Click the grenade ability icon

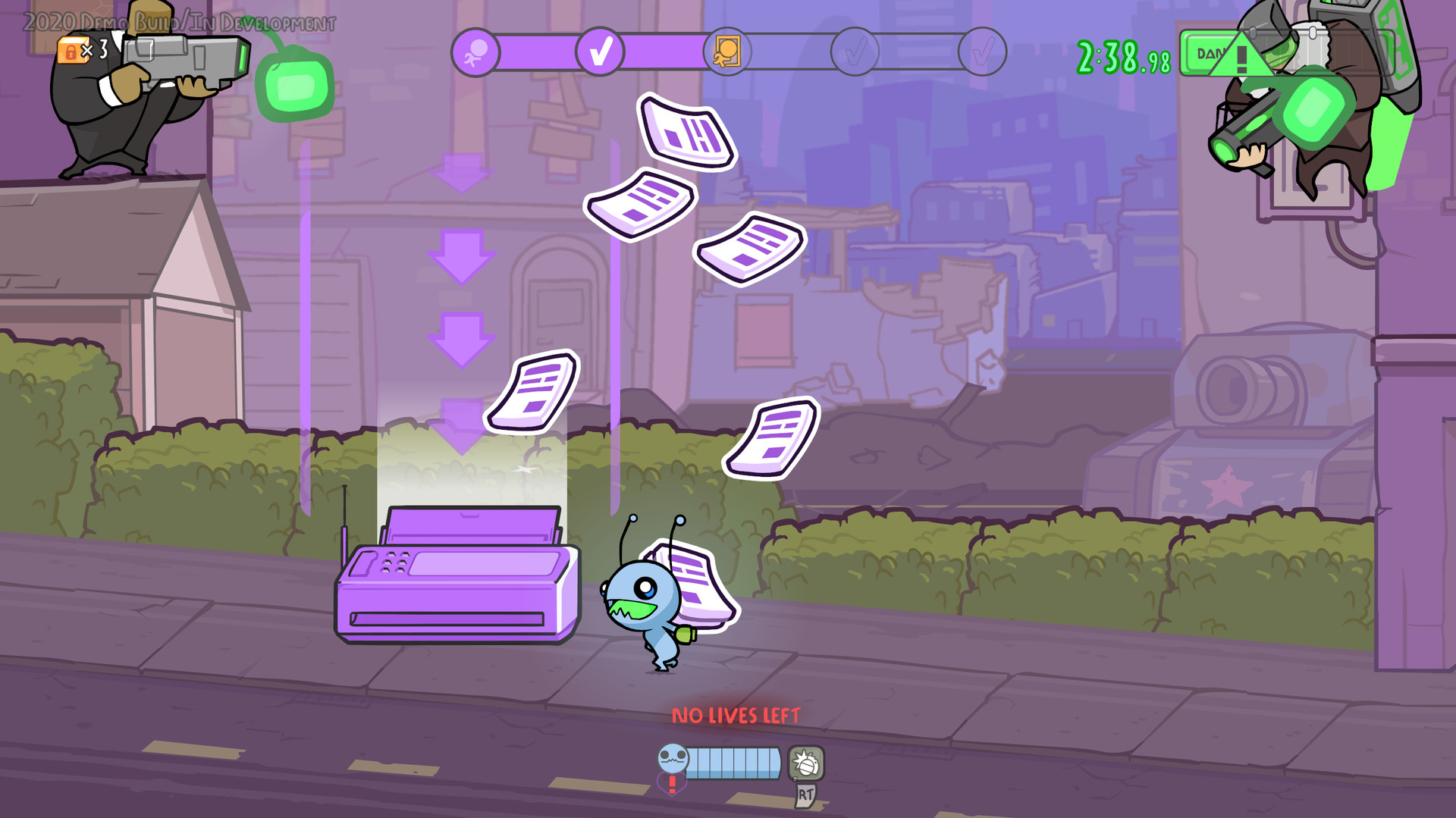pyautogui.click(x=806, y=763)
